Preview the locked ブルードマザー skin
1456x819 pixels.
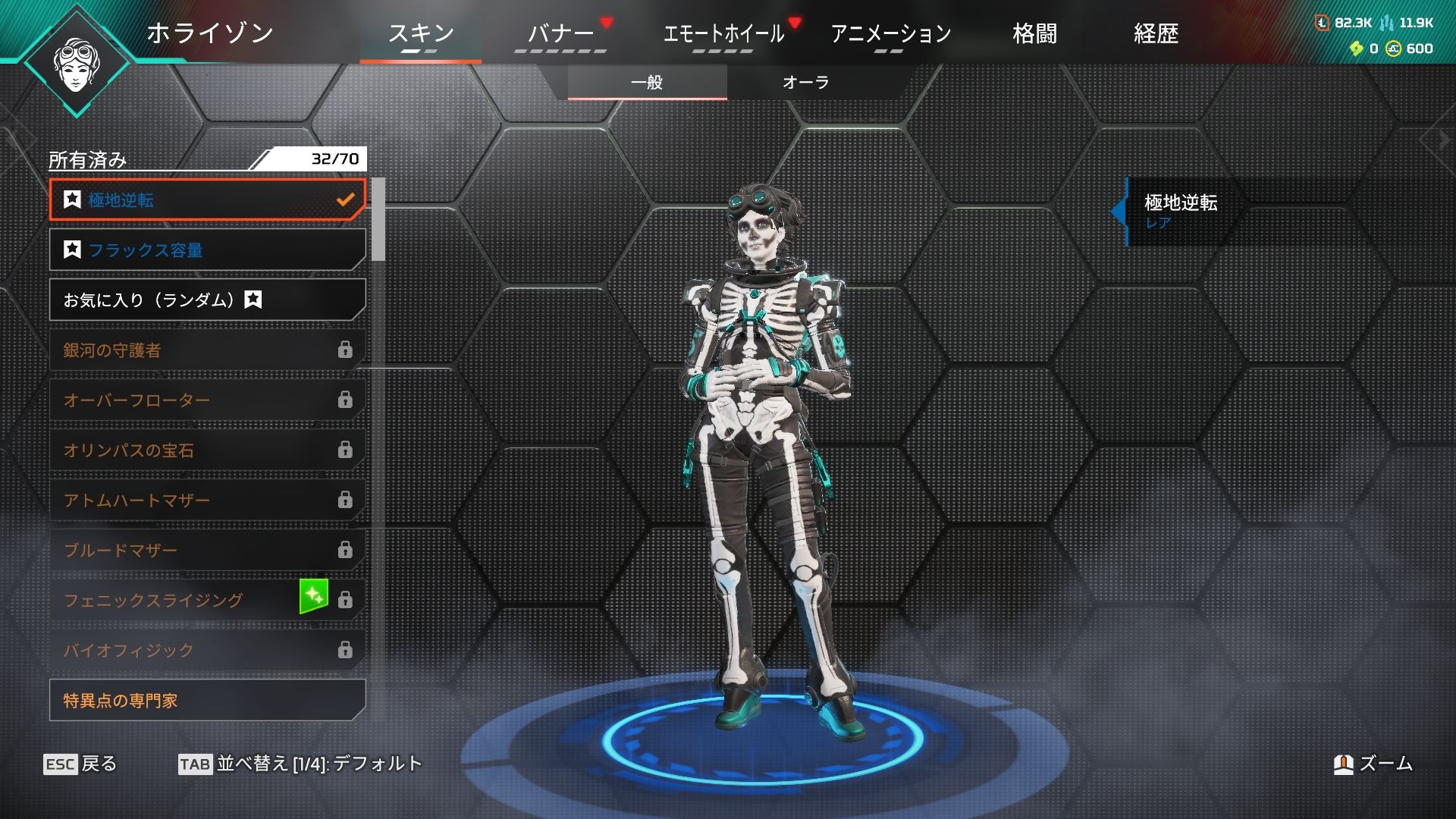(x=207, y=551)
